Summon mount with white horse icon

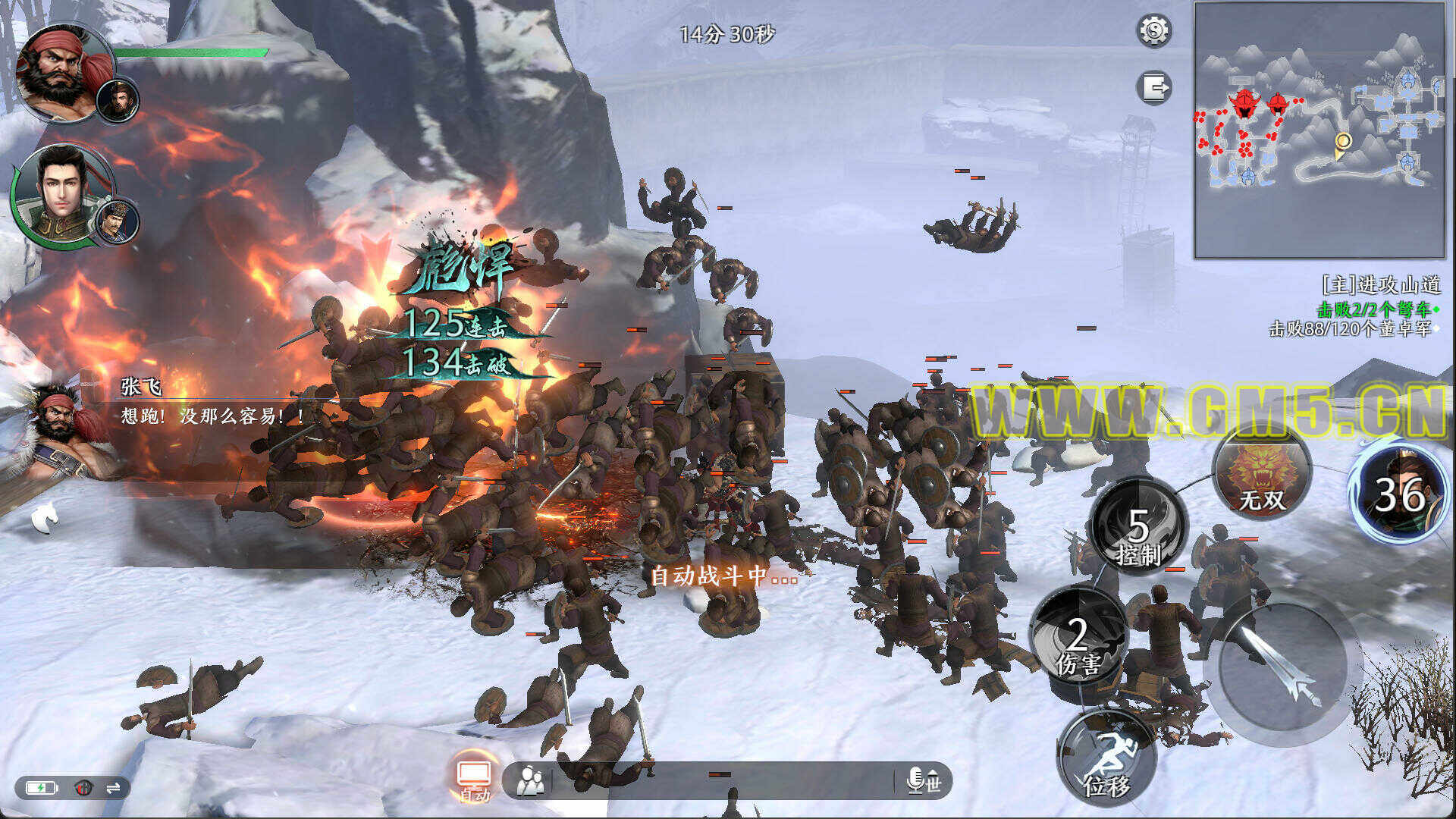coord(45,517)
